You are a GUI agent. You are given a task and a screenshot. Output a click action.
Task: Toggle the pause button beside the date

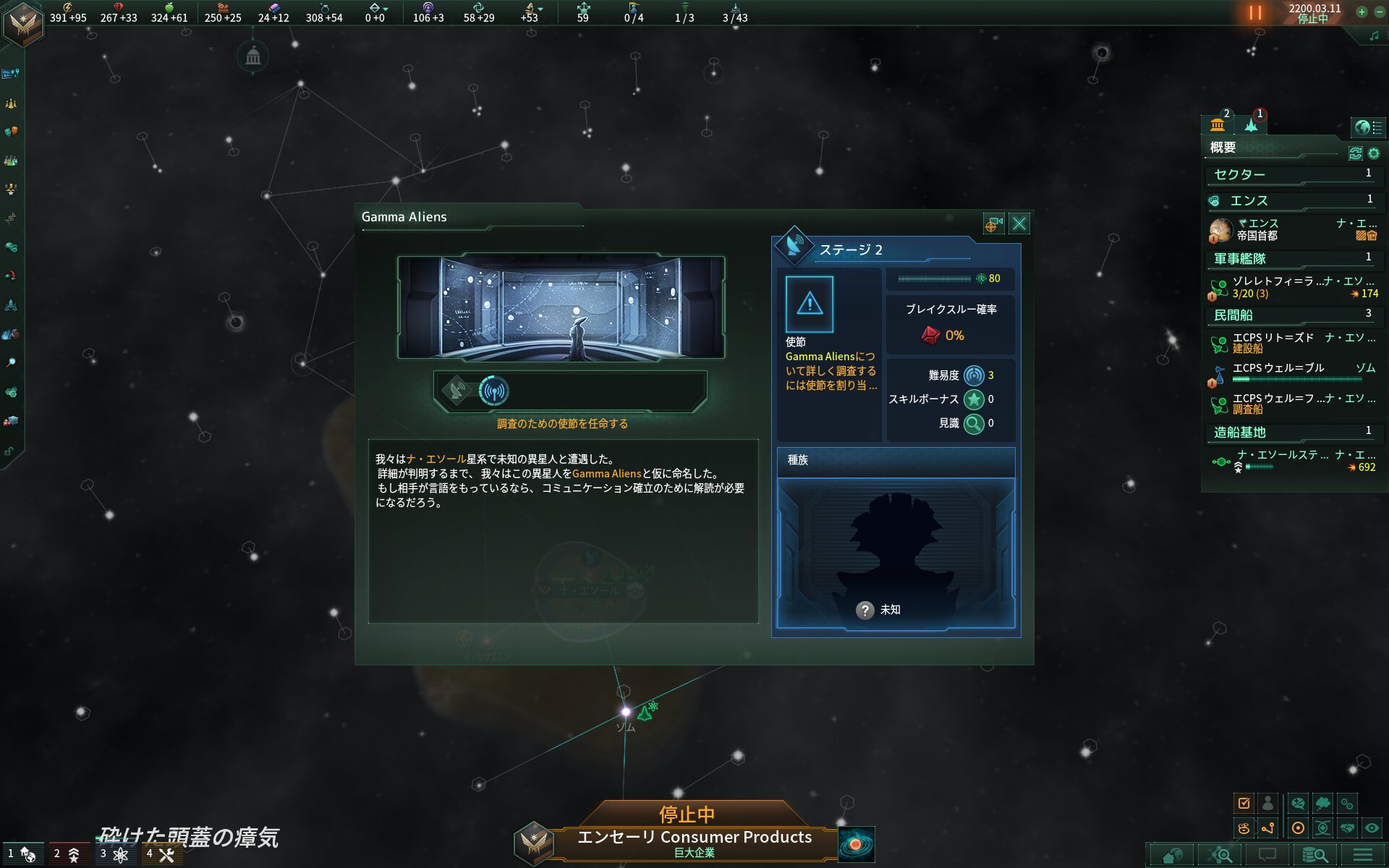click(x=1255, y=13)
